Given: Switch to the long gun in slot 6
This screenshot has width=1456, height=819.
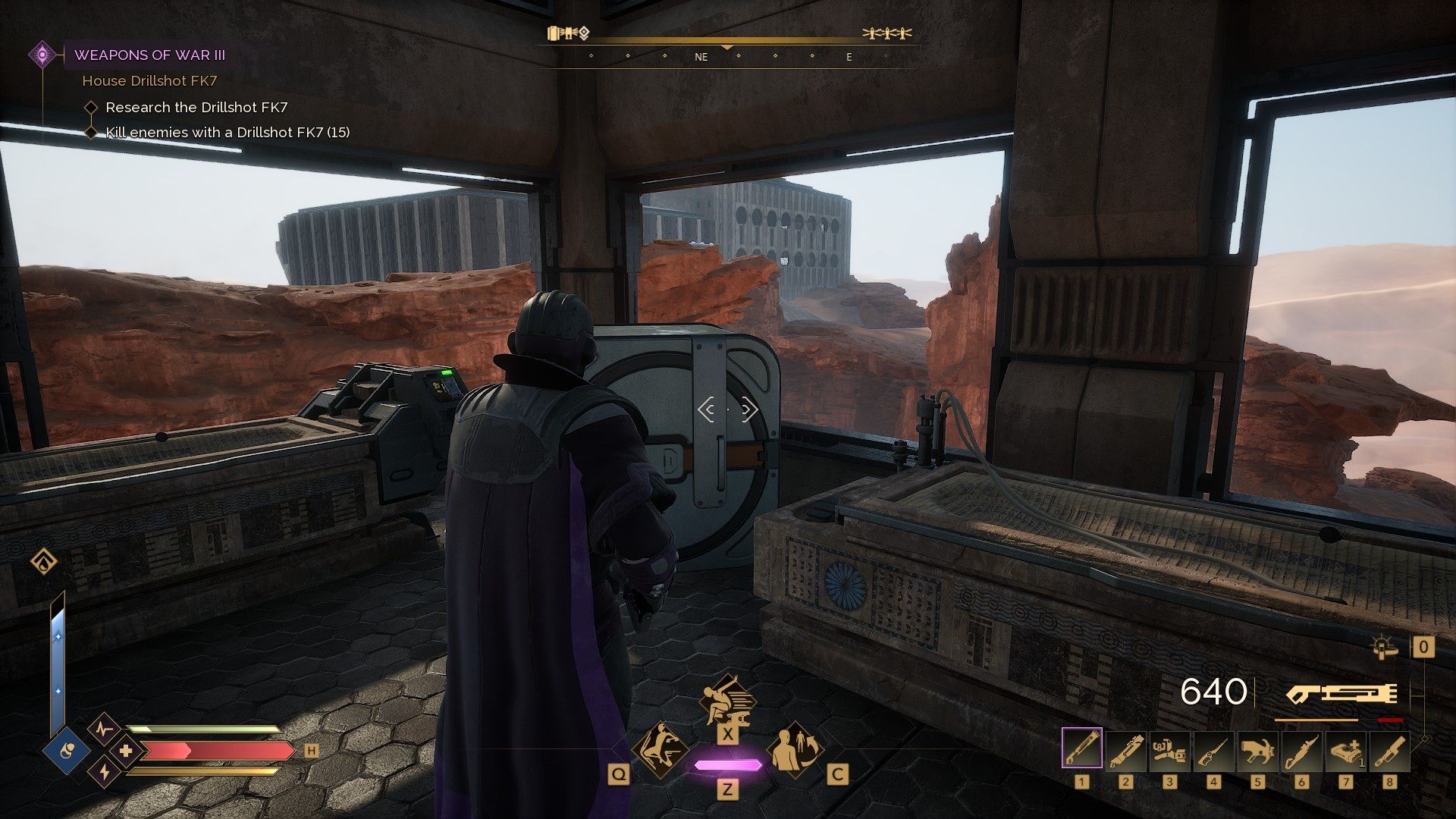Looking at the screenshot, I should click(1301, 750).
